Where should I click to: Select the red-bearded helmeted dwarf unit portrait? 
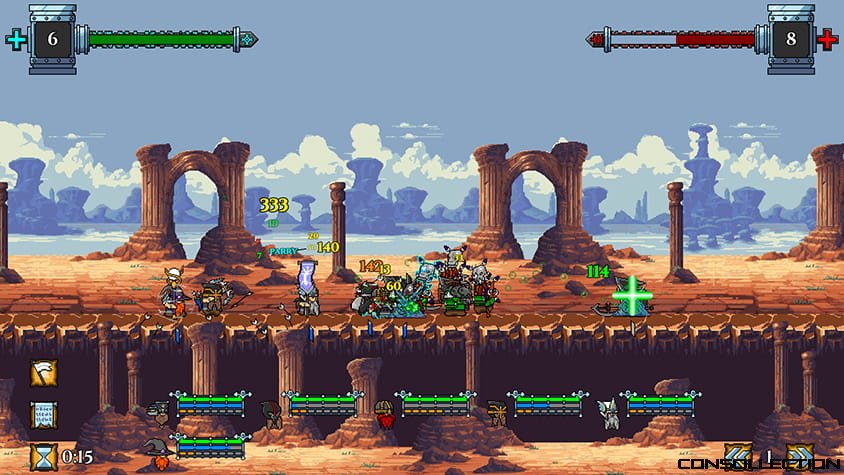384,411
